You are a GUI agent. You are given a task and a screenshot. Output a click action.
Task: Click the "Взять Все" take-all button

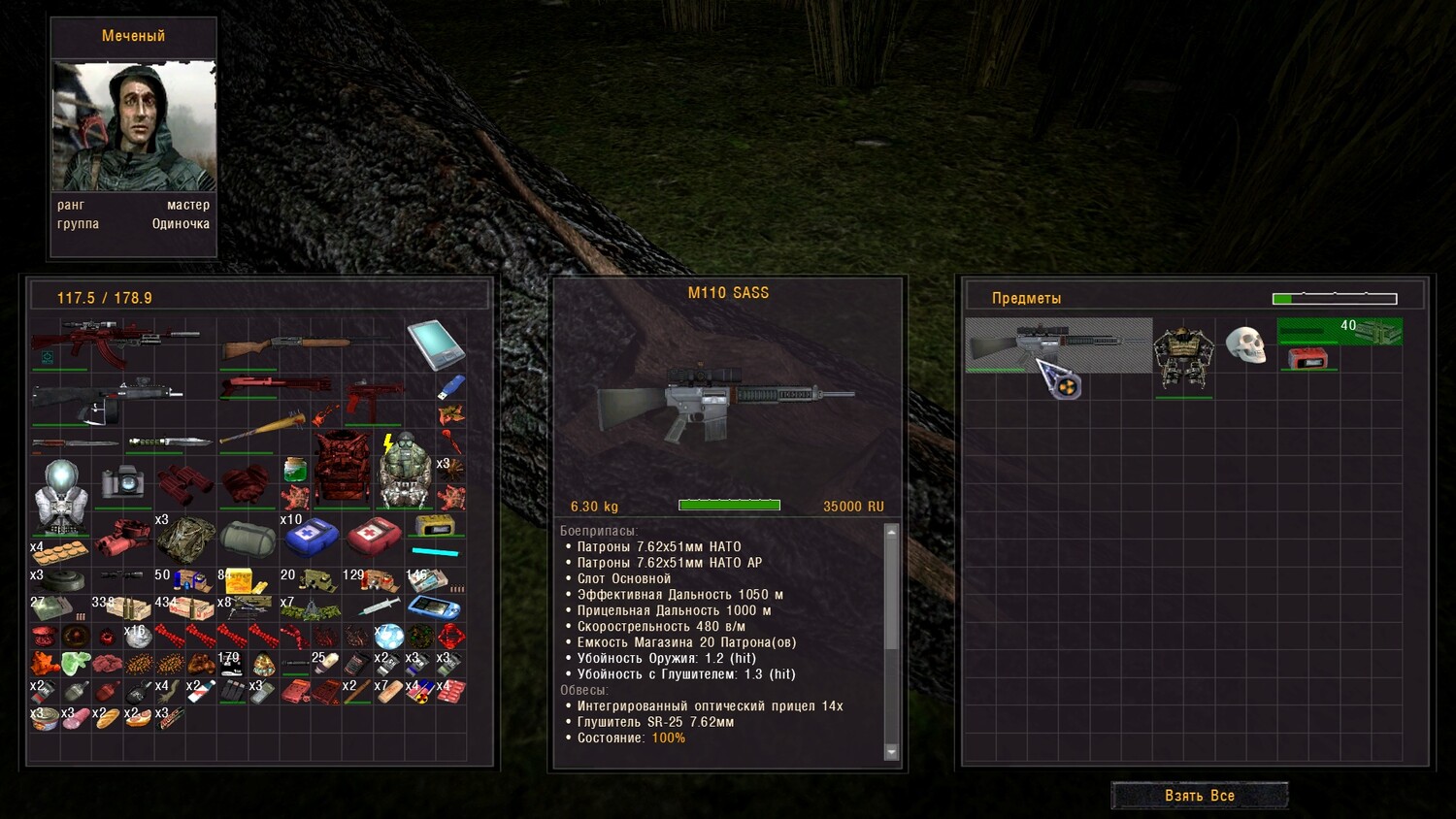[1200, 796]
